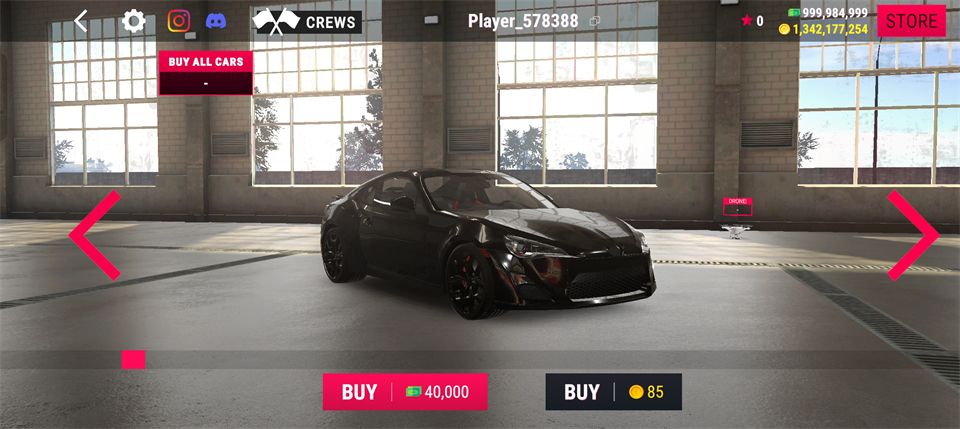Show the previous car with left arrow

click(94, 235)
